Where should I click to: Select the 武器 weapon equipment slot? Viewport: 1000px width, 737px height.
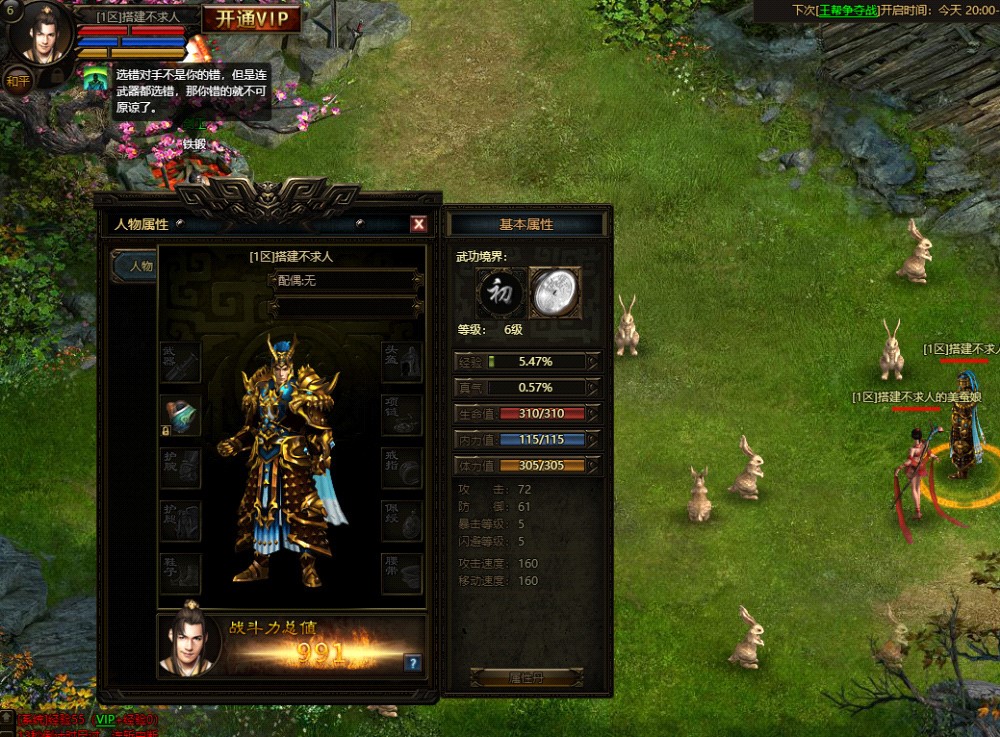(x=181, y=362)
